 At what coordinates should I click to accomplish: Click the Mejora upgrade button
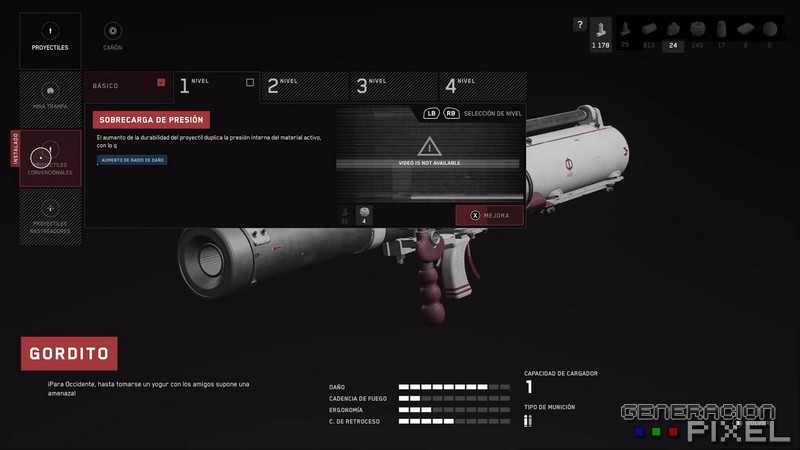tap(489, 215)
